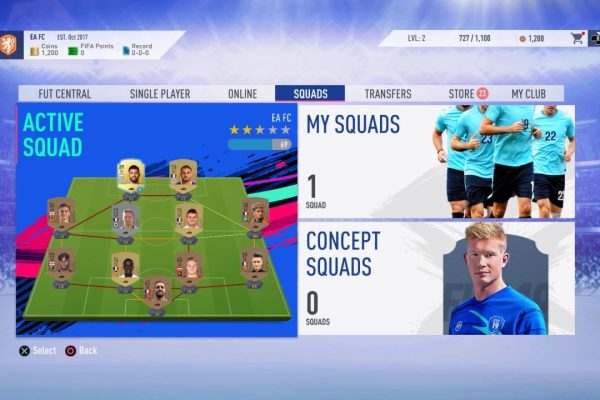Visit the Store tab
Image resolution: width=600 pixels, height=400 pixels.
(x=466, y=94)
